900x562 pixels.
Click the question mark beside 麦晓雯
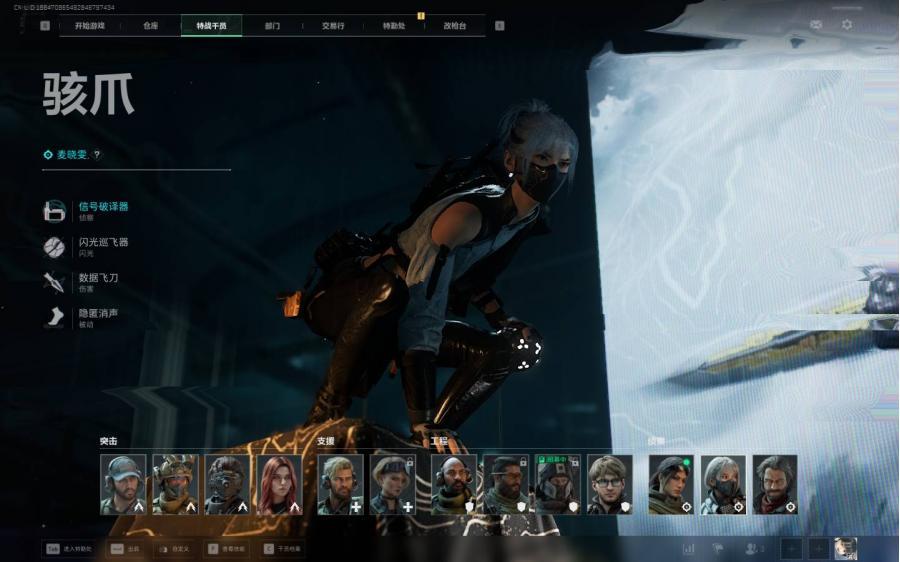tap(97, 155)
